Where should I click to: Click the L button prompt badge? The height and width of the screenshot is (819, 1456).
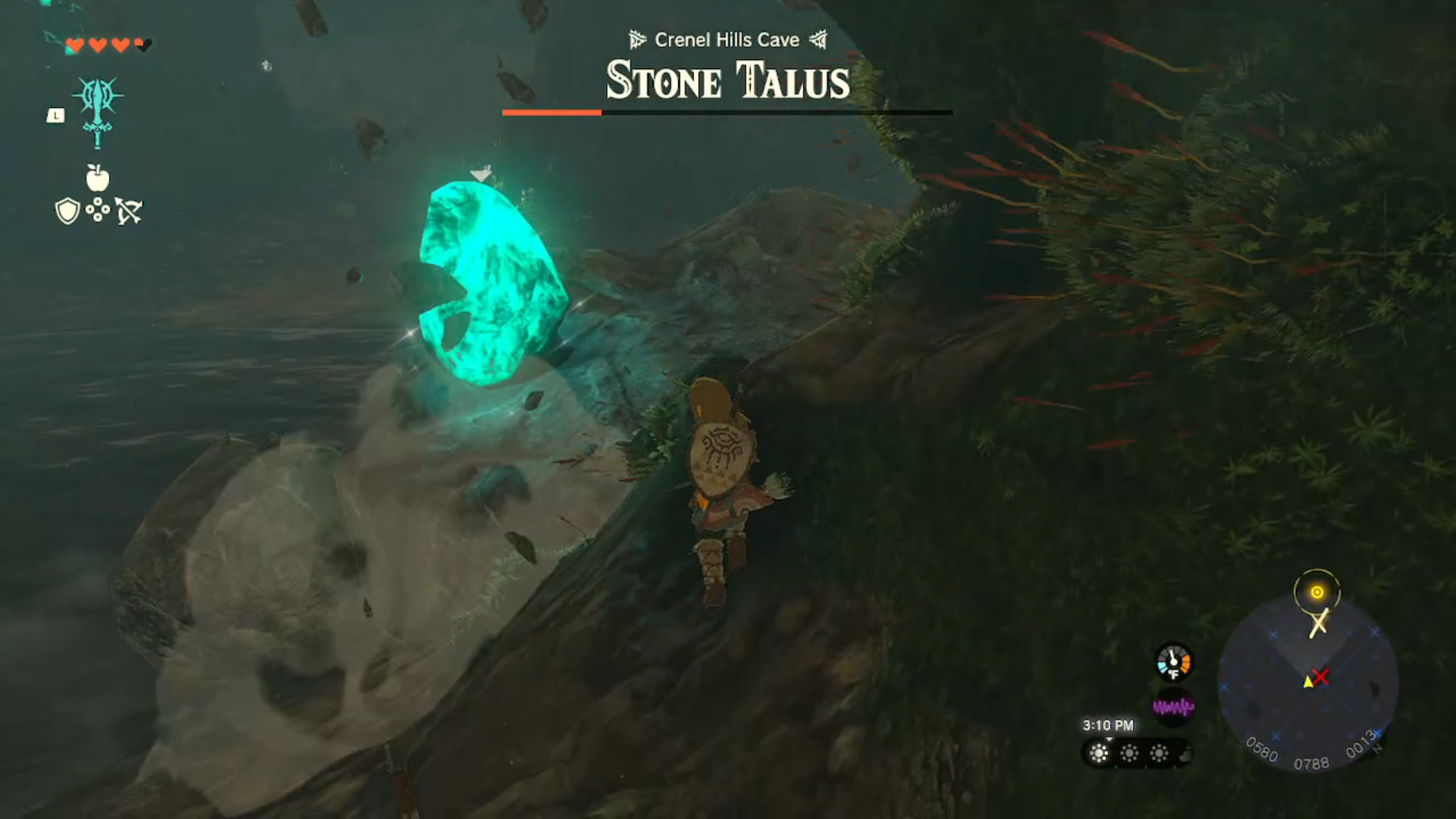click(x=55, y=116)
